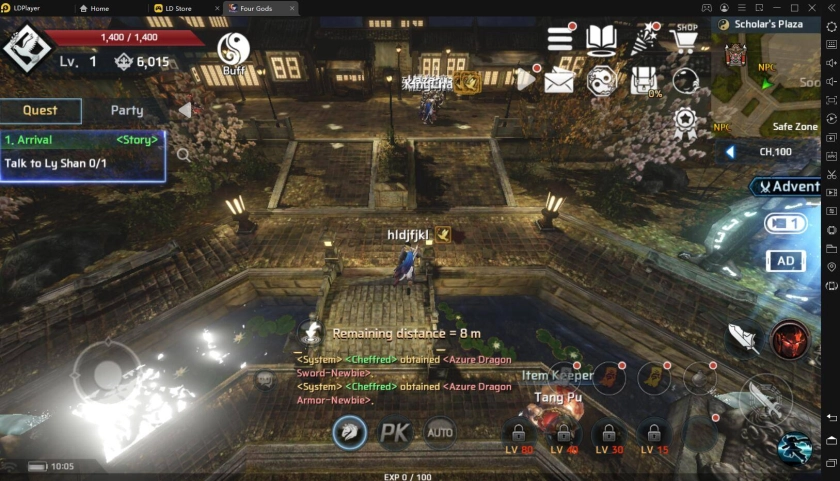Use the sword basic attack button
The height and width of the screenshot is (481, 840).
pos(762,397)
